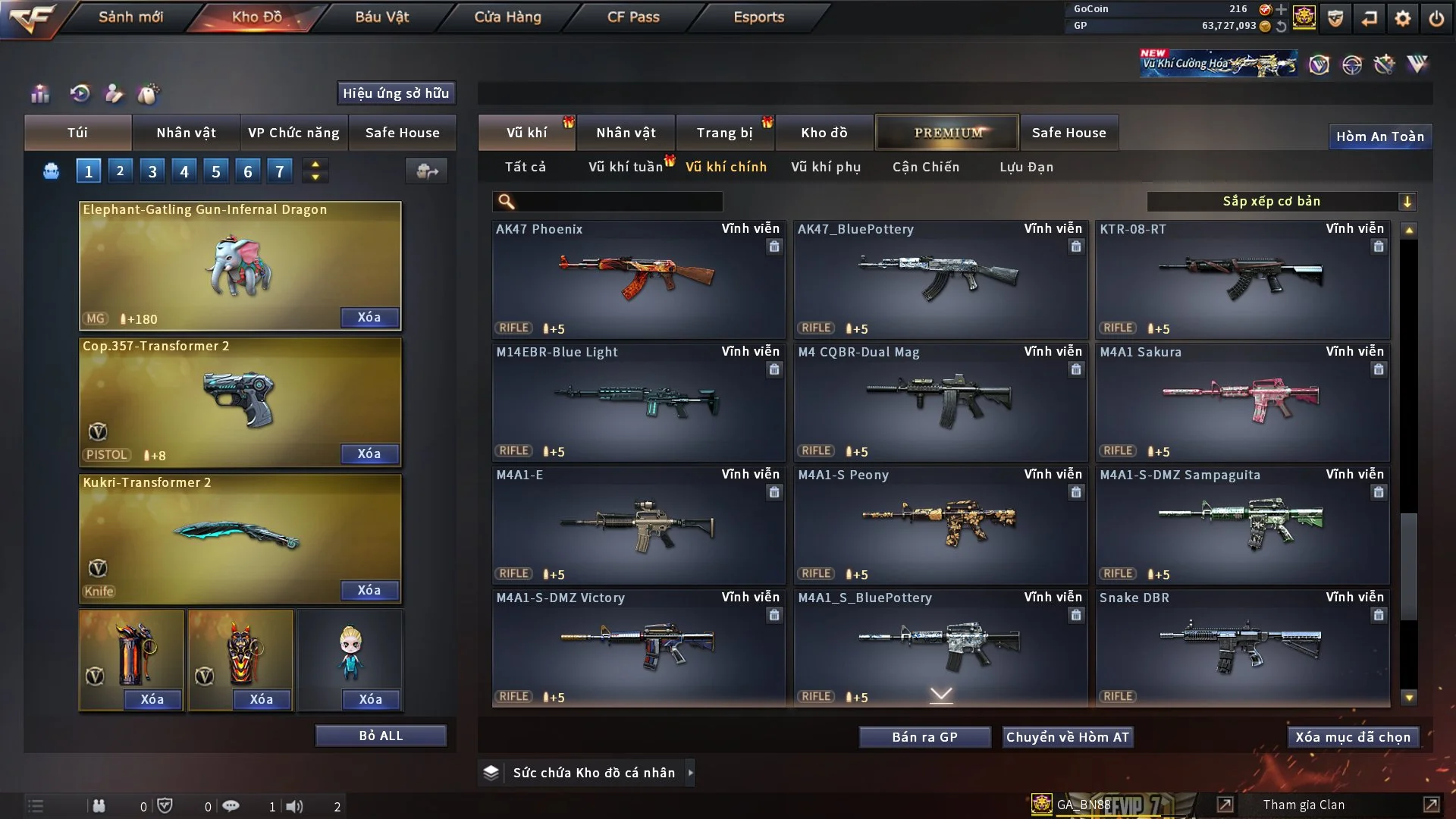Open the Cửa Hàng shop menu
This screenshot has width=1456, height=819.
[x=507, y=17]
